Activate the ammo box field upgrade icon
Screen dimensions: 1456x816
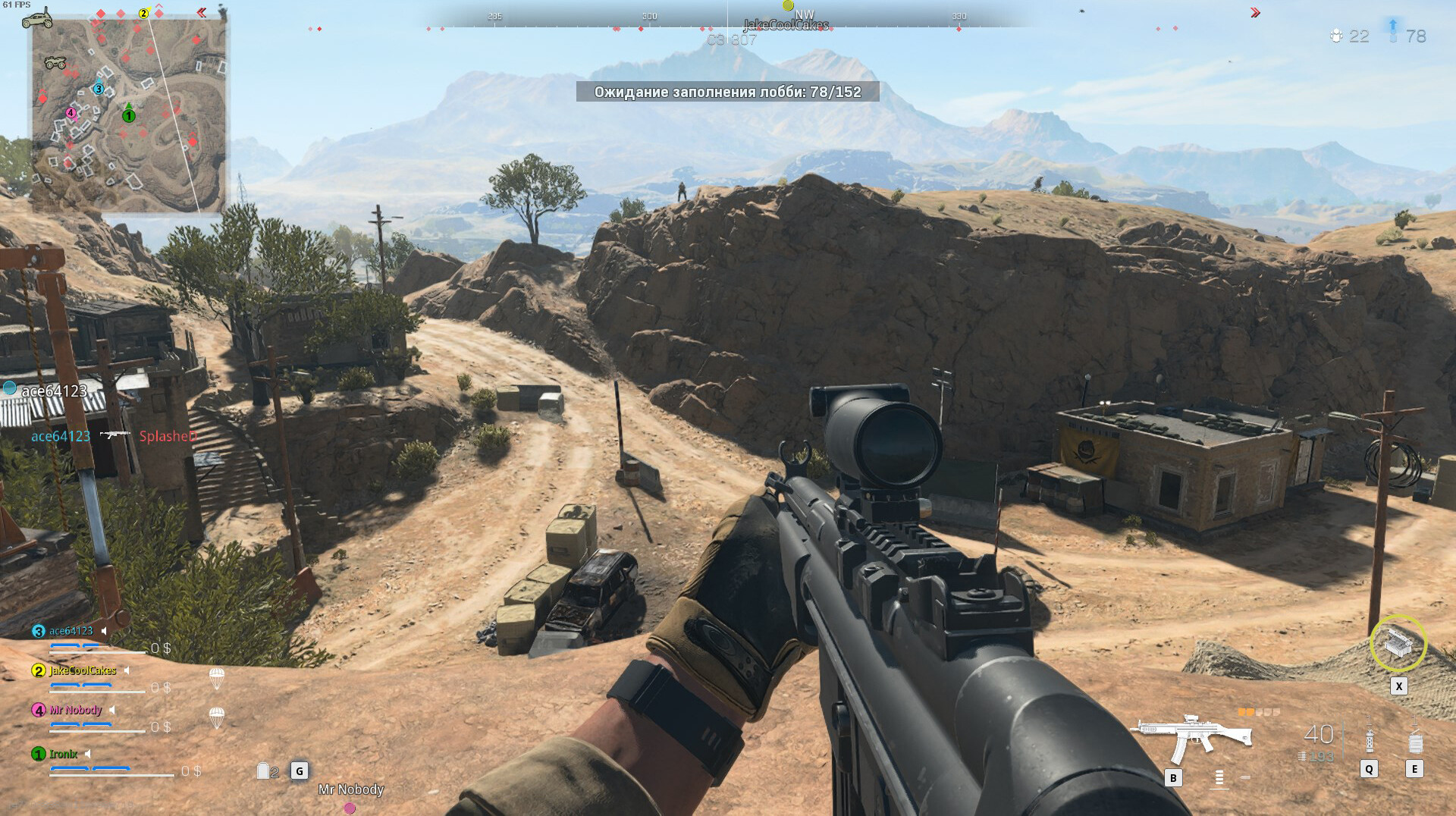[1398, 643]
